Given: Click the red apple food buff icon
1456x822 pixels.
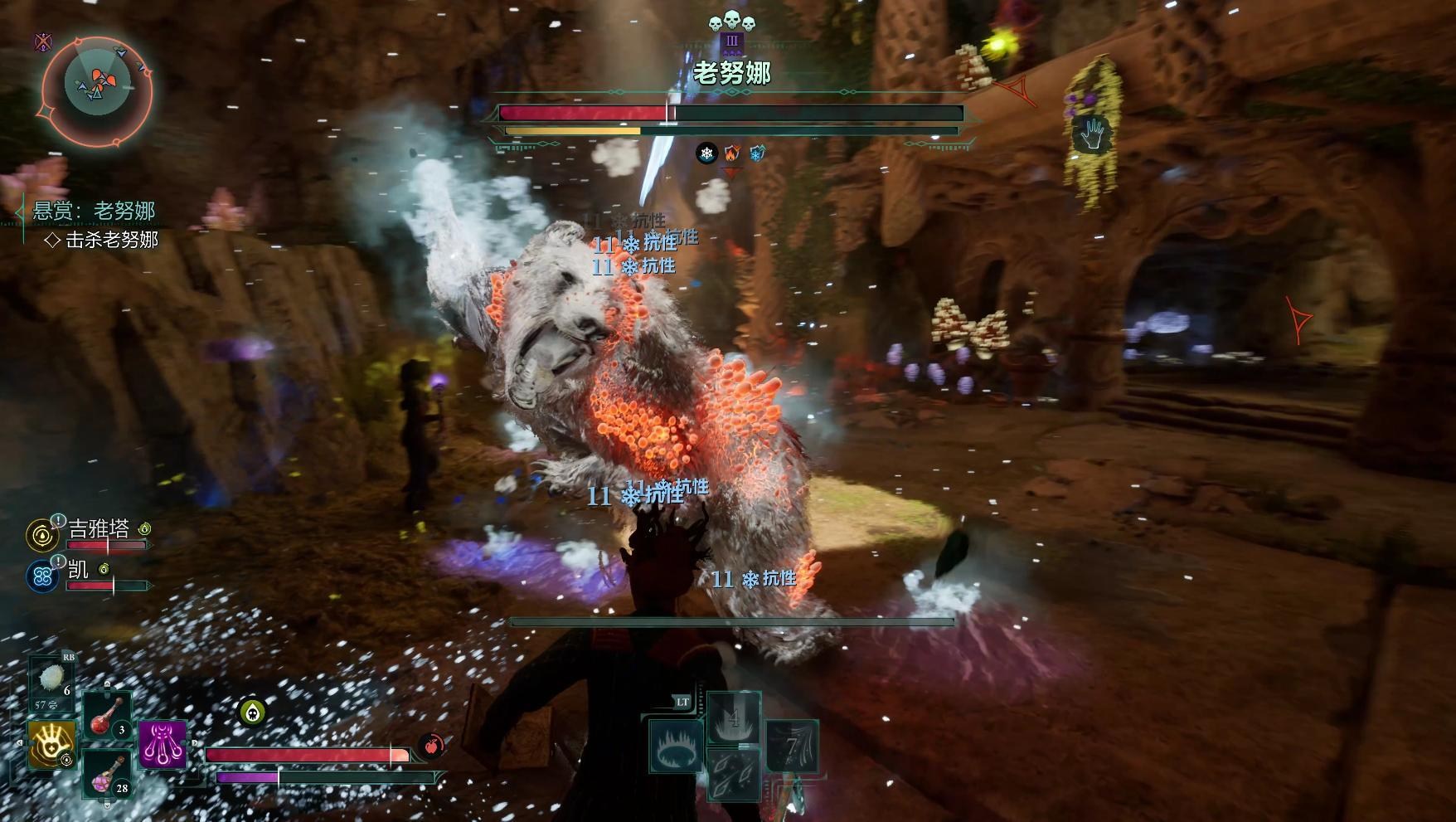Looking at the screenshot, I should tap(430, 746).
